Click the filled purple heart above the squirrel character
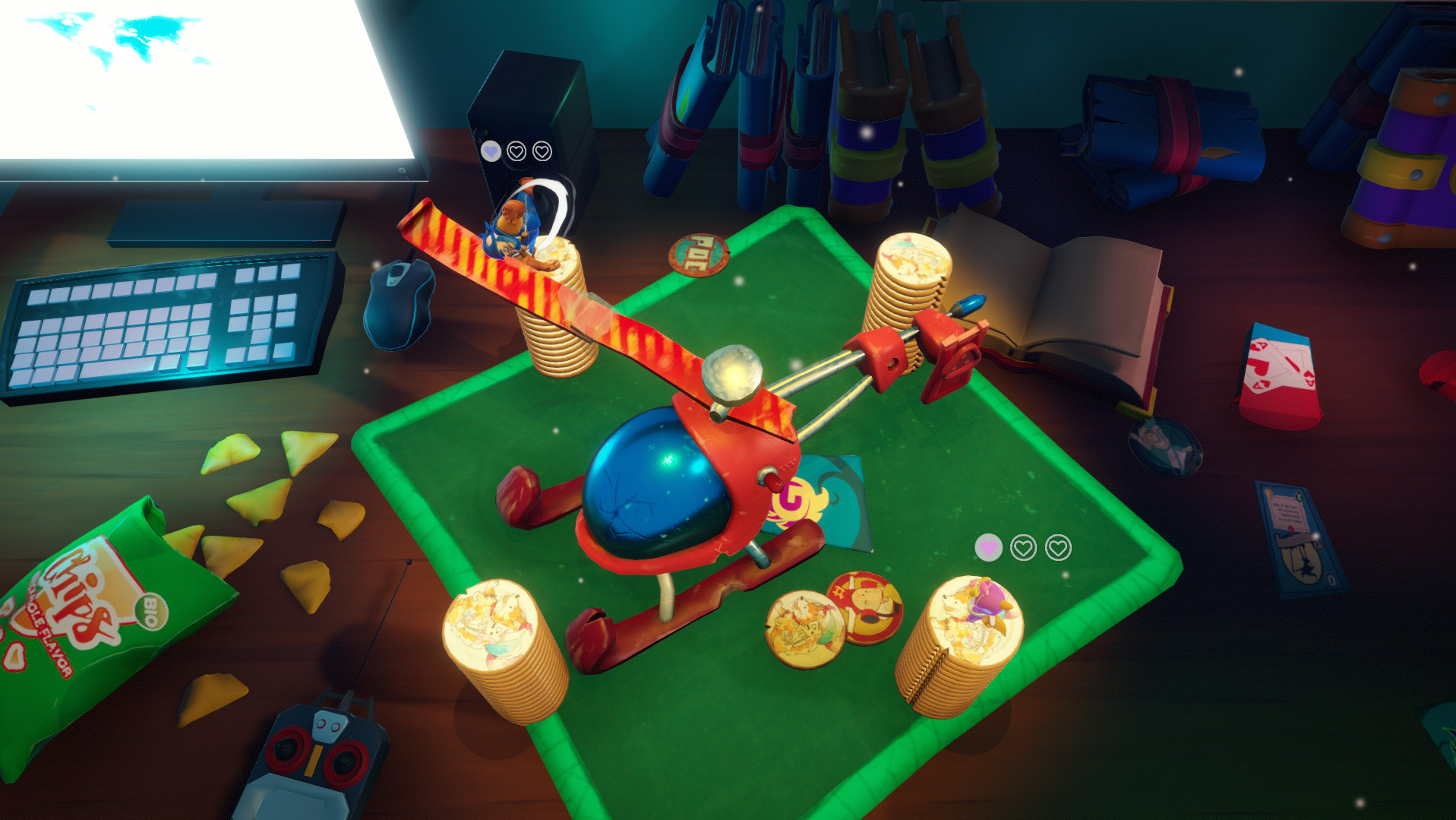The image size is (1456, 820). pyautogui.click(x=492, y=150)
